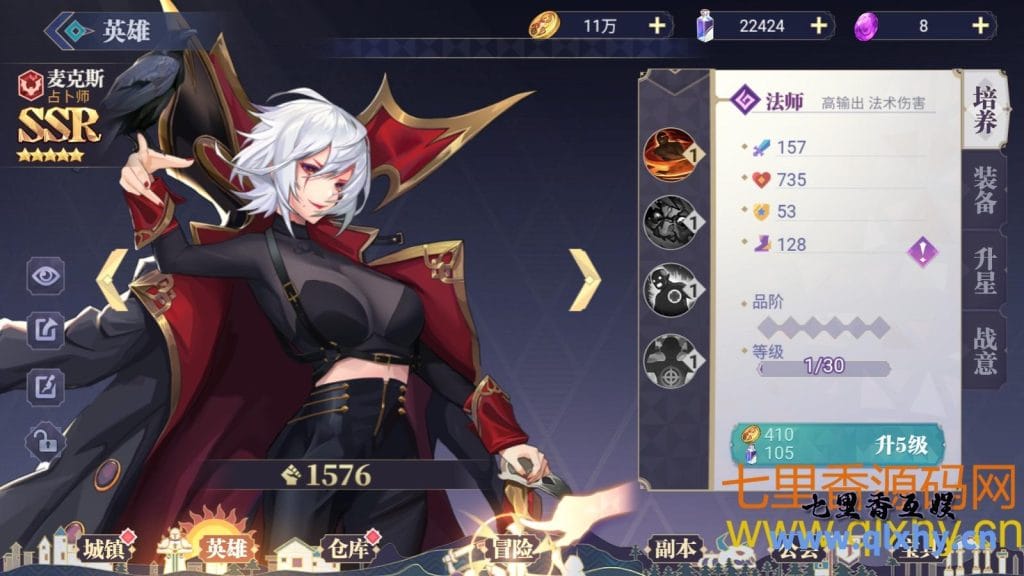The height and width of the screenshot is (576, 1024).
Task: Add more gold coins with the plus button
Action: click(657, 26)
